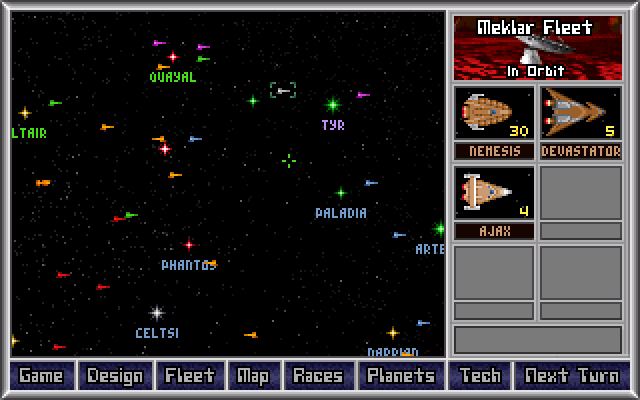Select the Devastator ship stack
640x400 pixels.
click(x=580, y=113)
